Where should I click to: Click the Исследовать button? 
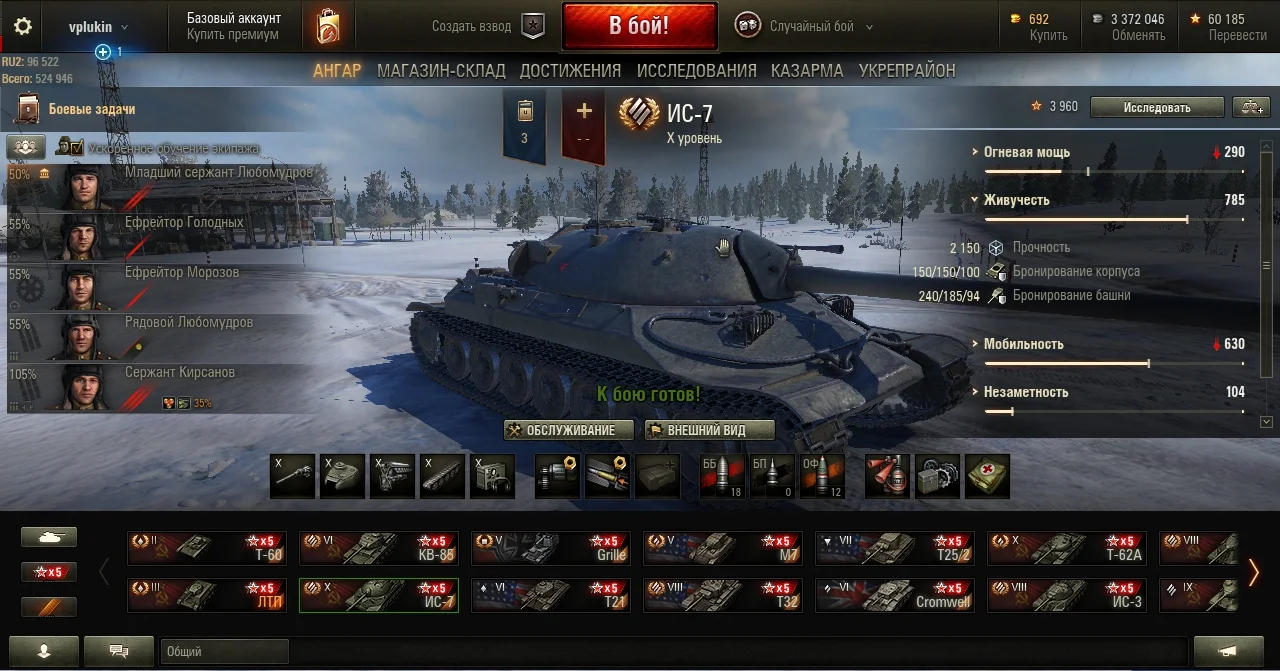click(x=1156, y=107)
